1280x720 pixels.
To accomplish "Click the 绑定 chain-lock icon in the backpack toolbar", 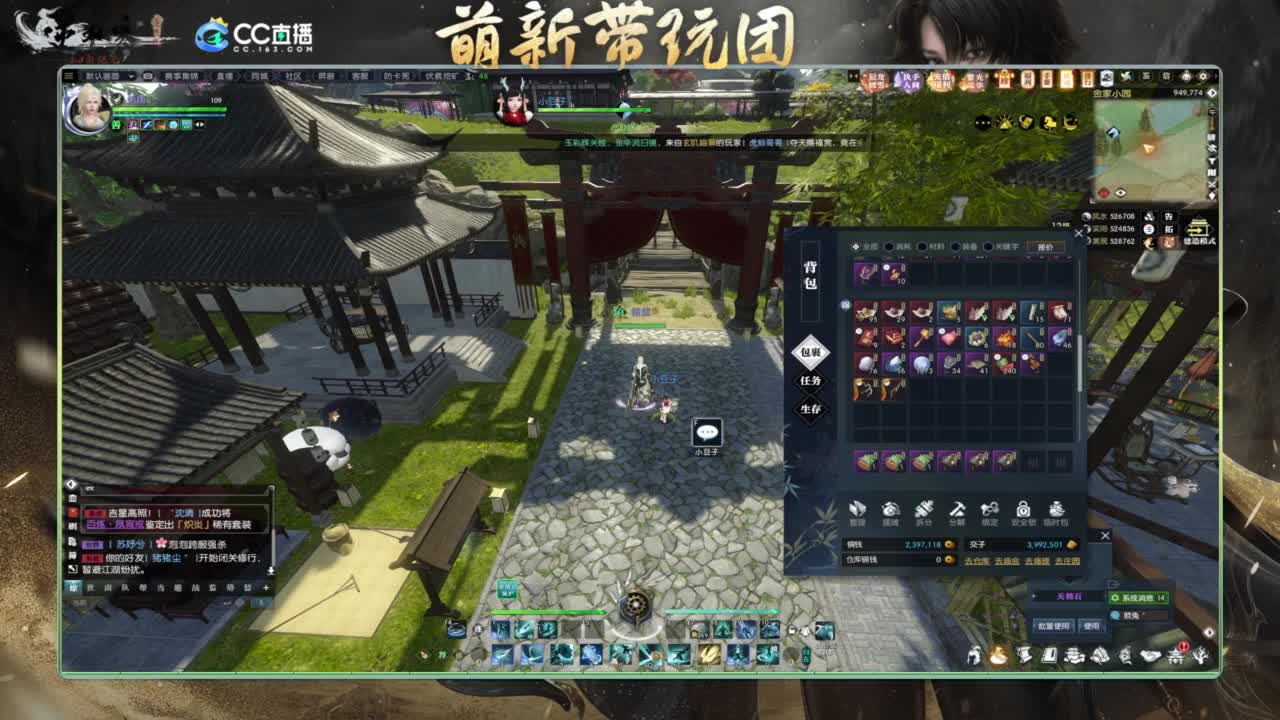I will pyautogui.click(x=990, y=510).
